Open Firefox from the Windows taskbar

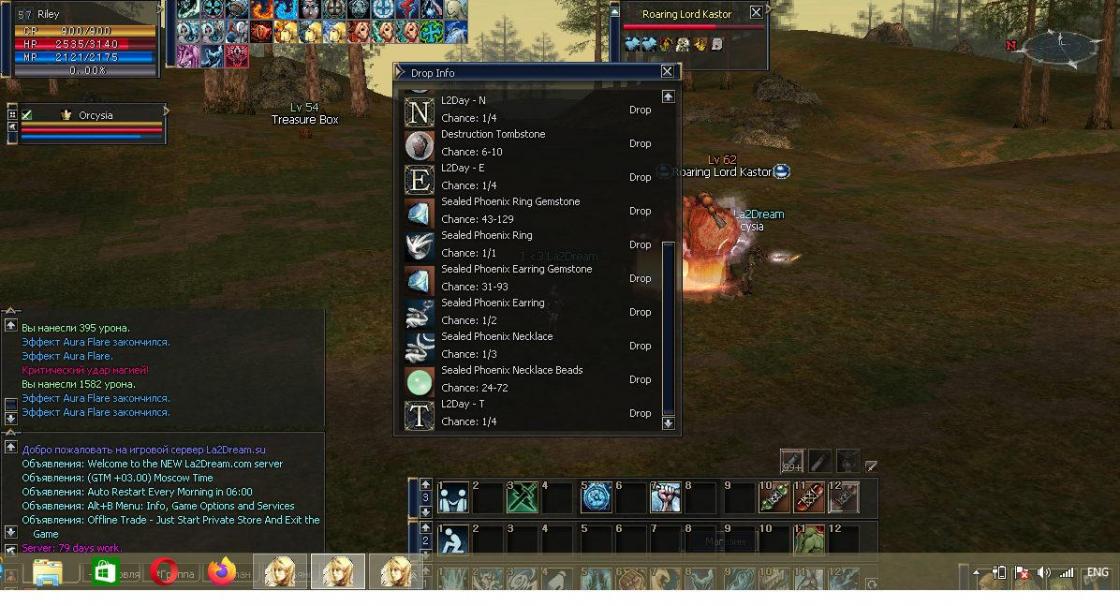pyautogui.click(x=222, y=572)
